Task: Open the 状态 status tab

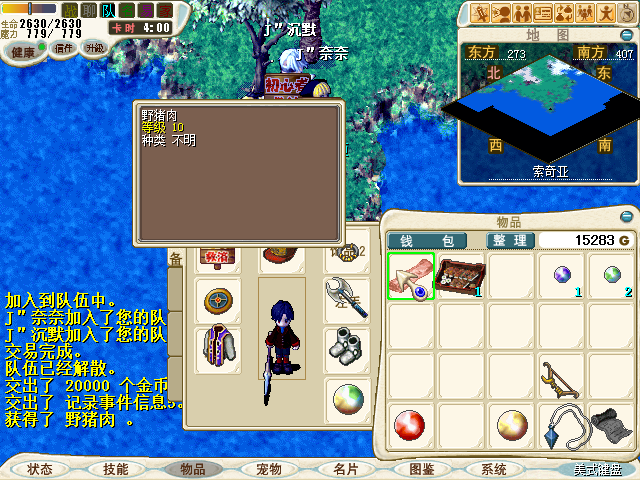Action: (x=40, y=468)
